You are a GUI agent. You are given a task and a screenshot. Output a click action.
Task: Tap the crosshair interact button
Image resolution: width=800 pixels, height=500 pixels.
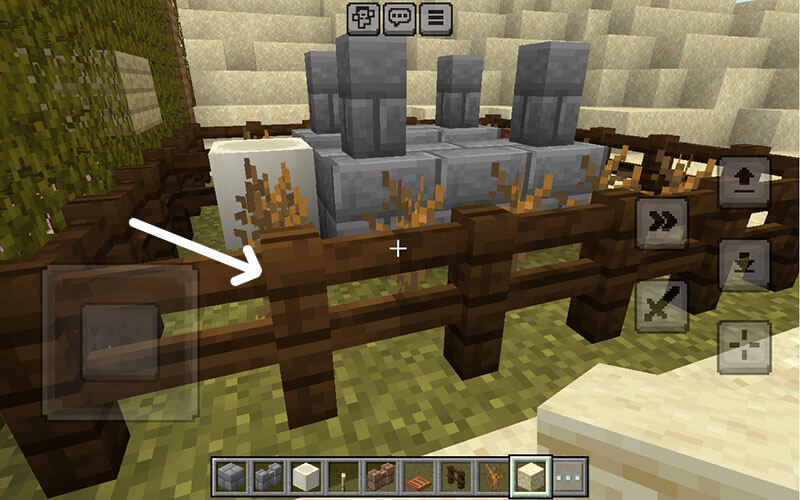[x=744, y=347]
